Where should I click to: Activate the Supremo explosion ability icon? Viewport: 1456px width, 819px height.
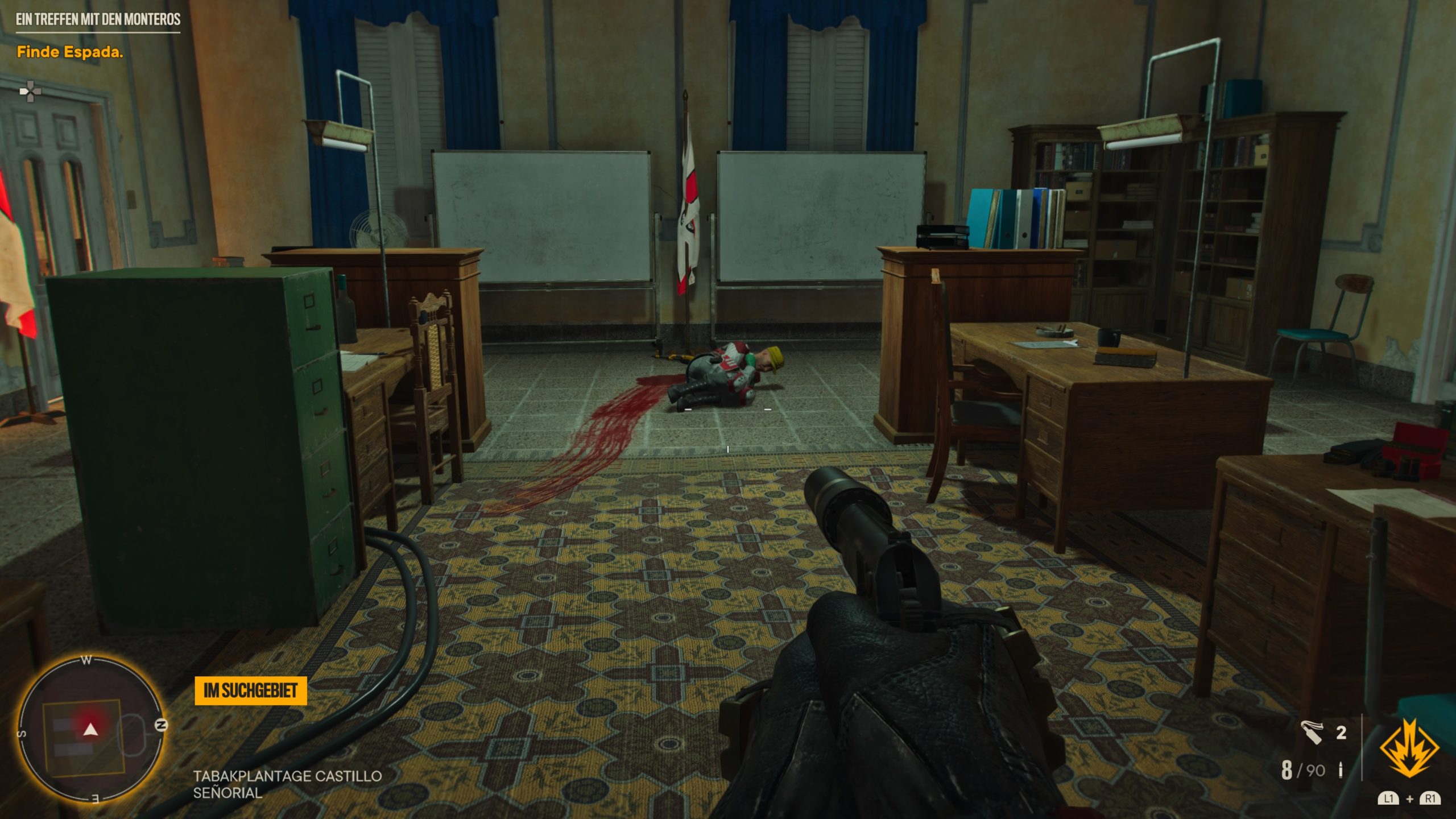tap(1409, 748)
